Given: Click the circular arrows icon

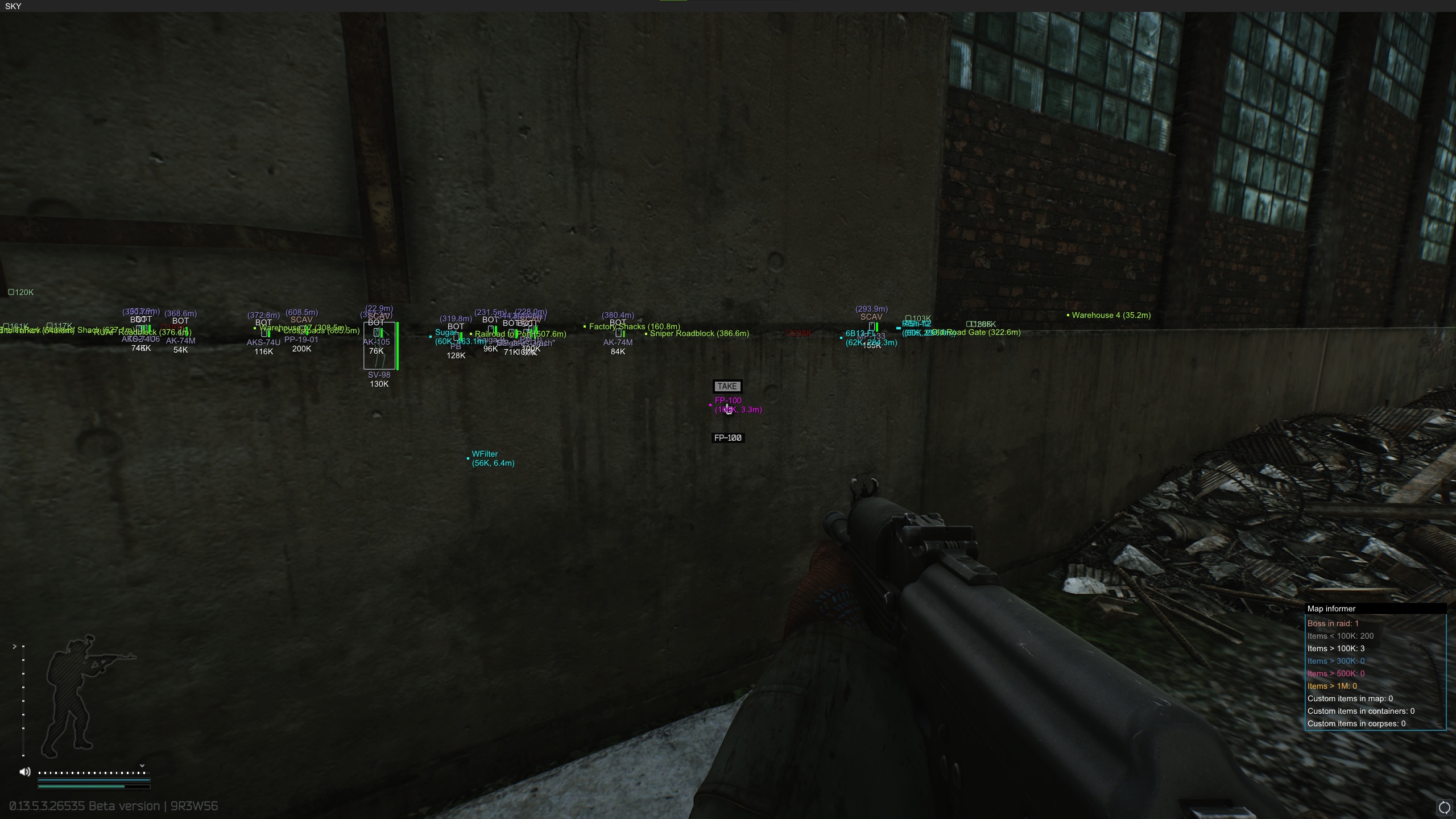Looking at the screenshot, I should pos(1444,808).
